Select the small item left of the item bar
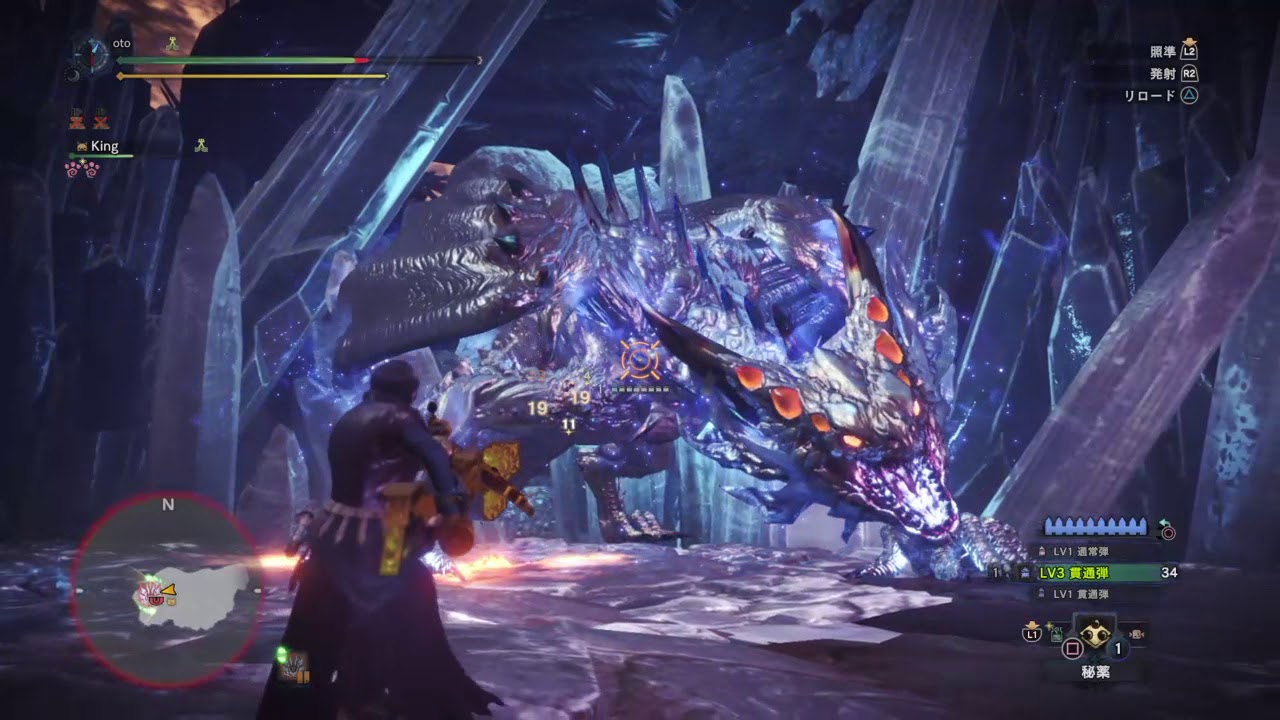 point(1057,632)
